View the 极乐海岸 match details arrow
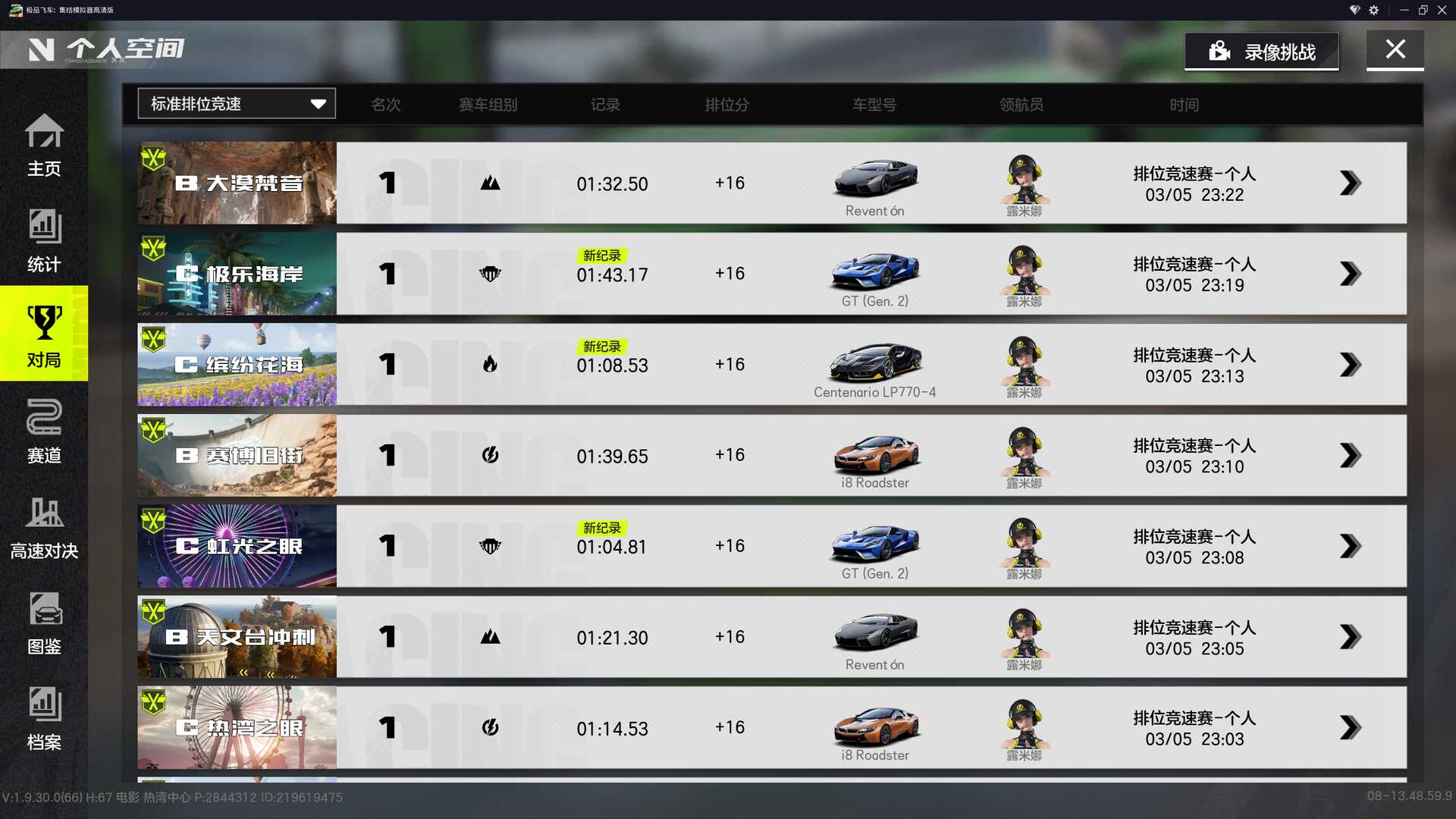1456x819 pixels. (1349, 274)
